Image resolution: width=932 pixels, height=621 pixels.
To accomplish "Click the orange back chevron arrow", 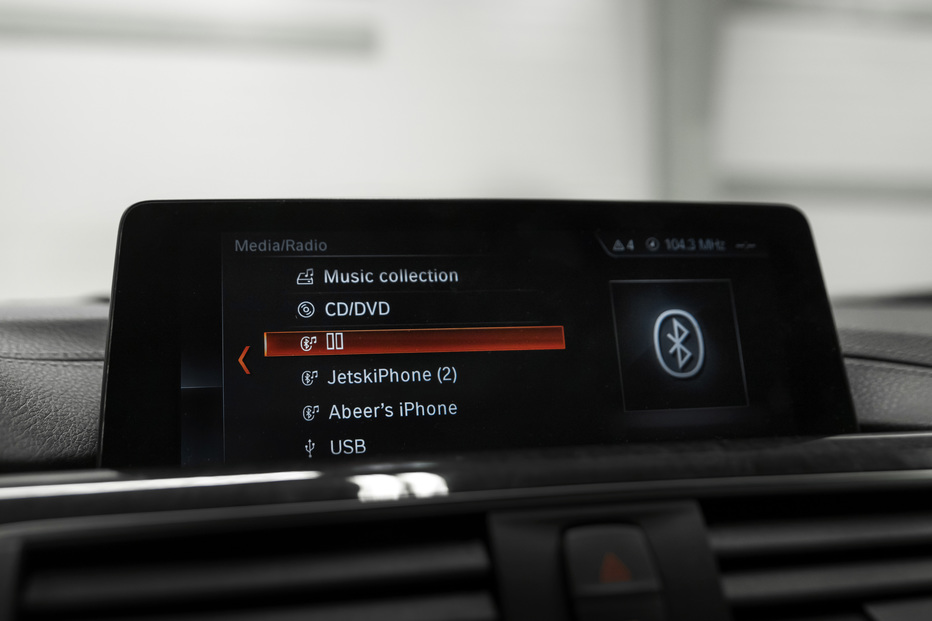I will click(243, 359).
